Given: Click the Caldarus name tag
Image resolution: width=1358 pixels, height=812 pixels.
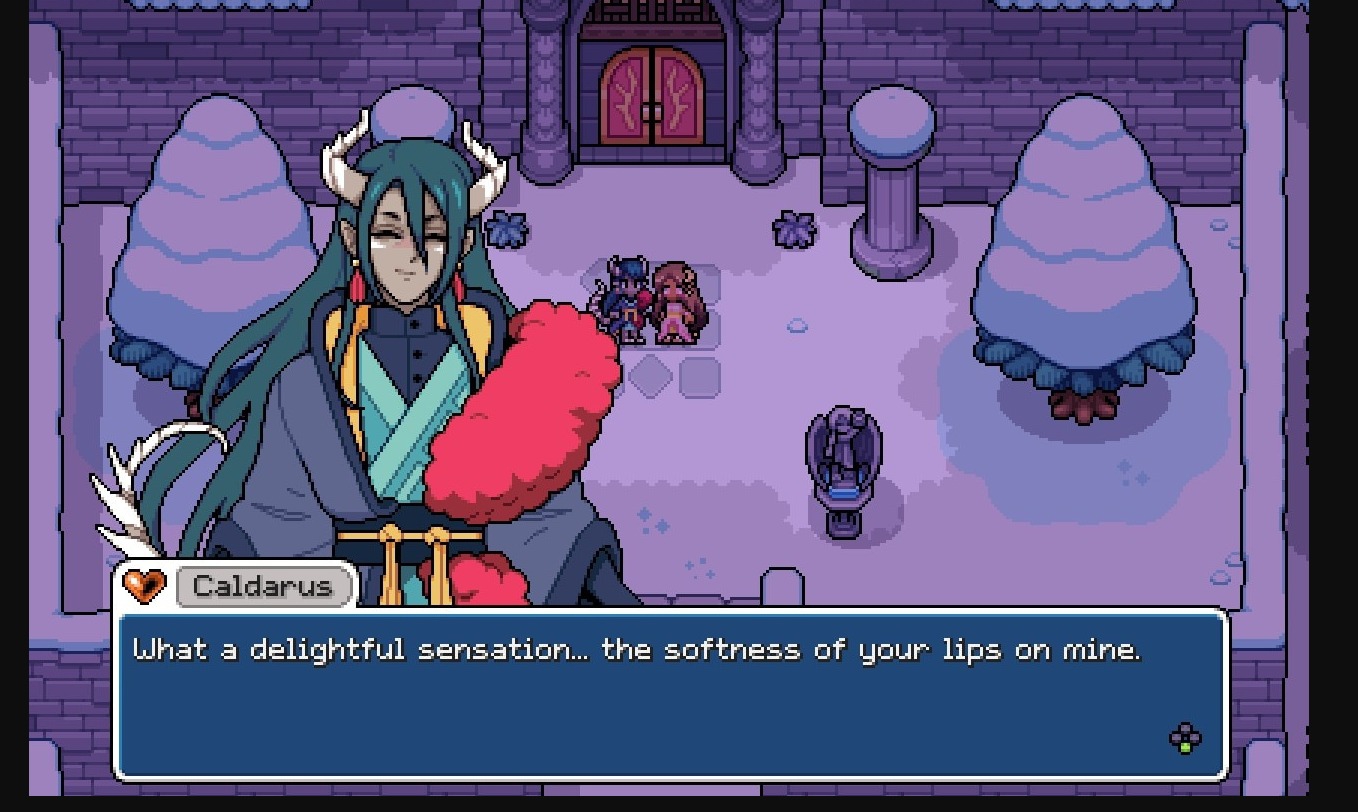Looking at the screenshot, I should click(x=264, y=586).
